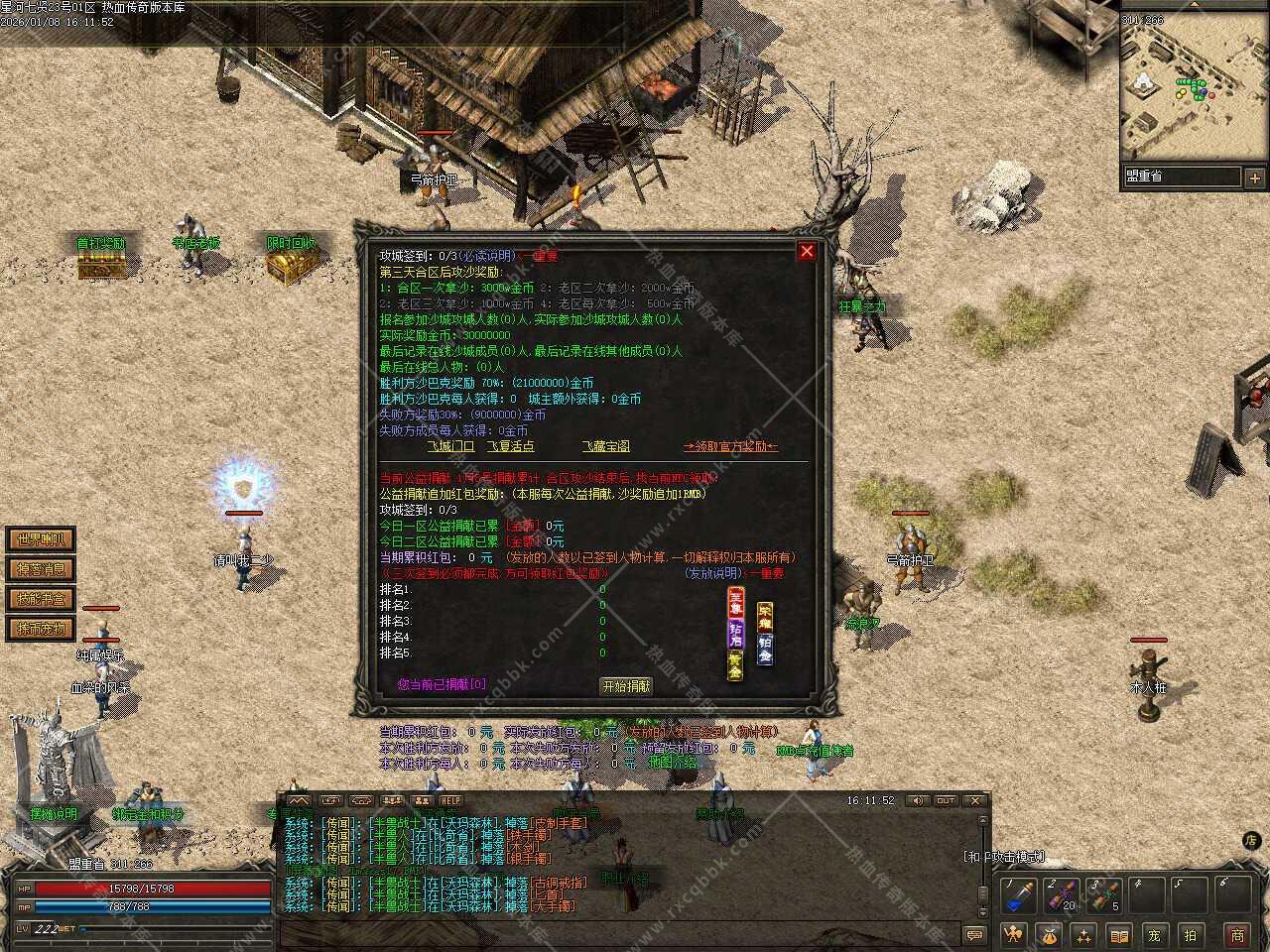Claim the official reward via 领取官方奖励
The height and width of the screenshot is (952, 1270).
[730, 446]
